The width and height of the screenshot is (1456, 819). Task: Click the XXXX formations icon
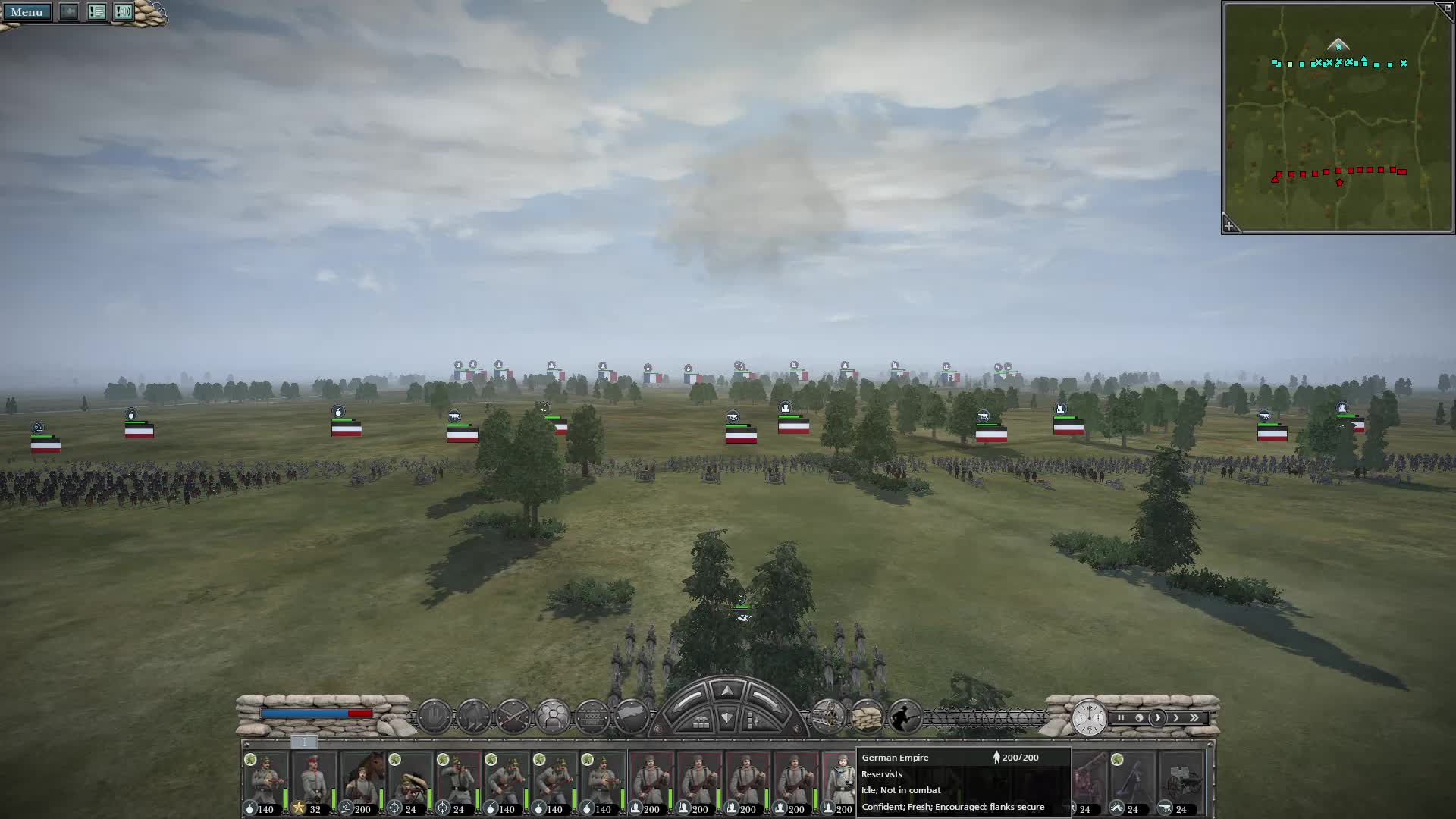(591, 715)
